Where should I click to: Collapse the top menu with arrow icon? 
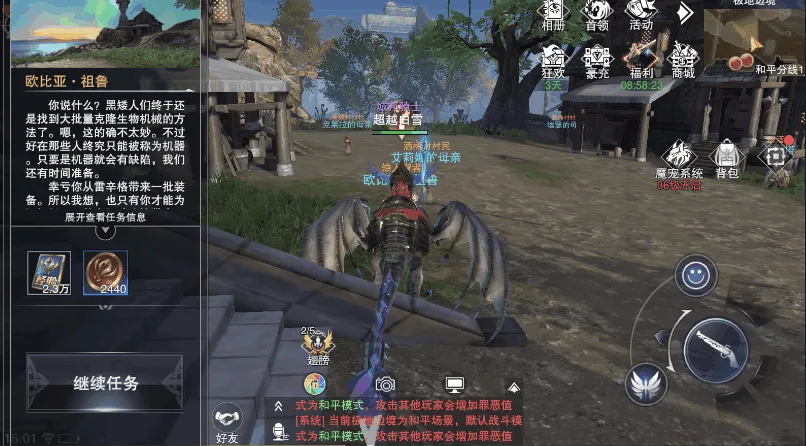click(684, 13)
